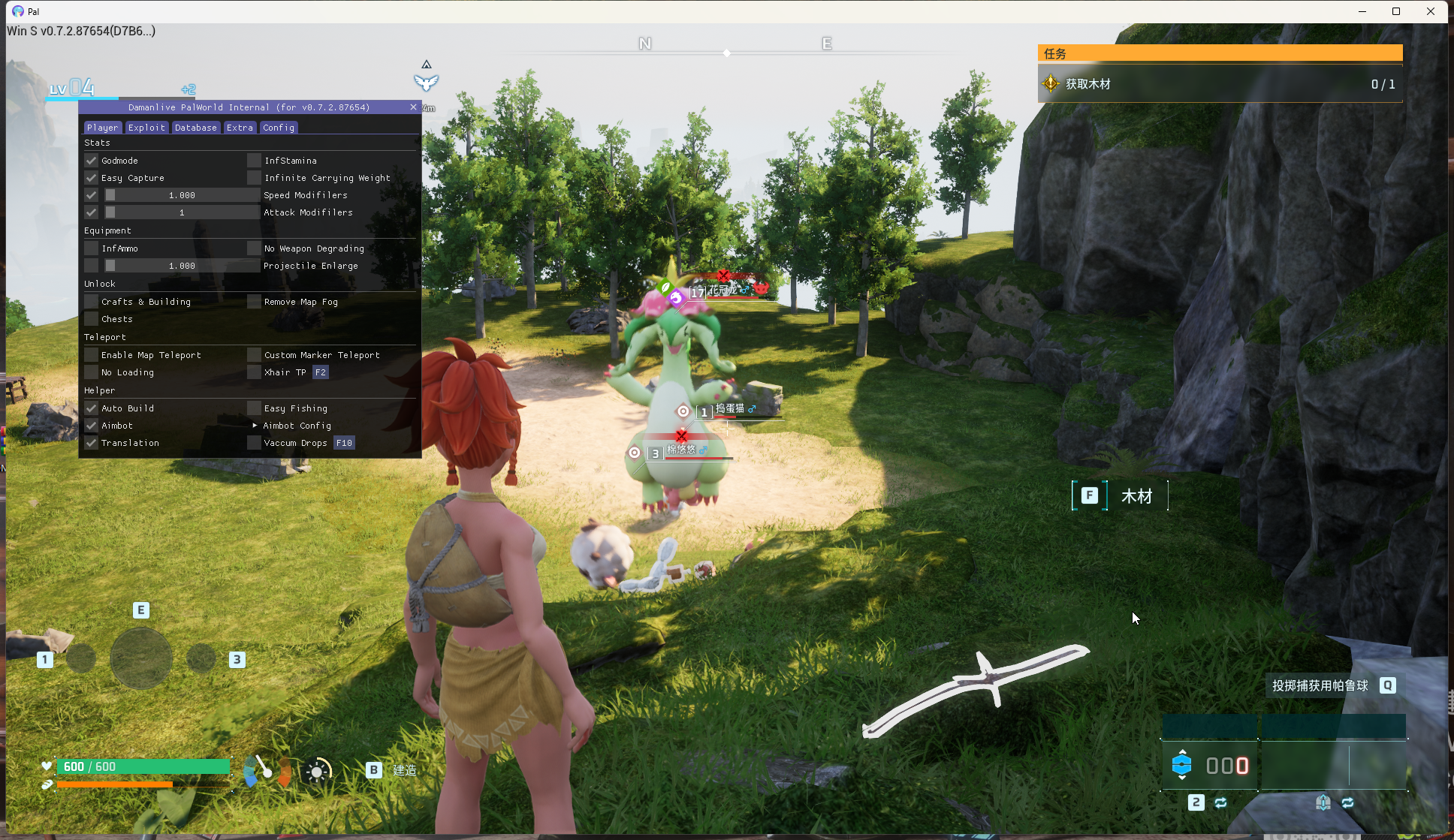Toggle the Auto Build checkbox
Screen dimensions: 1454x840
[92, 408]
